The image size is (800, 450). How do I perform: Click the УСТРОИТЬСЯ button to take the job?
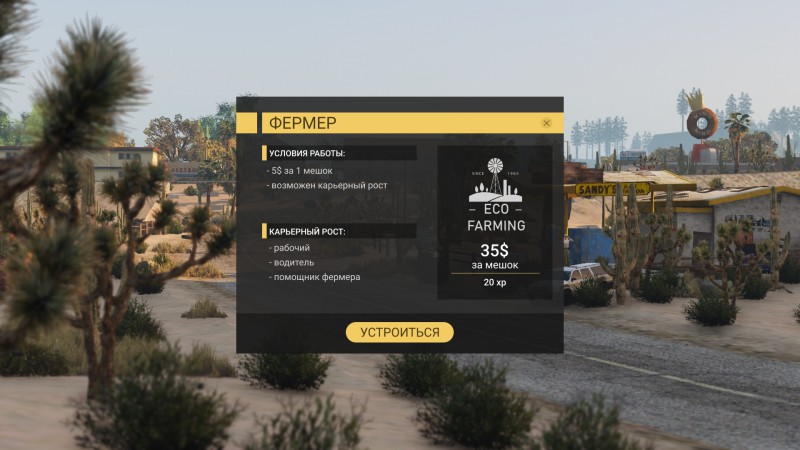pyautogui.click(x=399, y=332)
